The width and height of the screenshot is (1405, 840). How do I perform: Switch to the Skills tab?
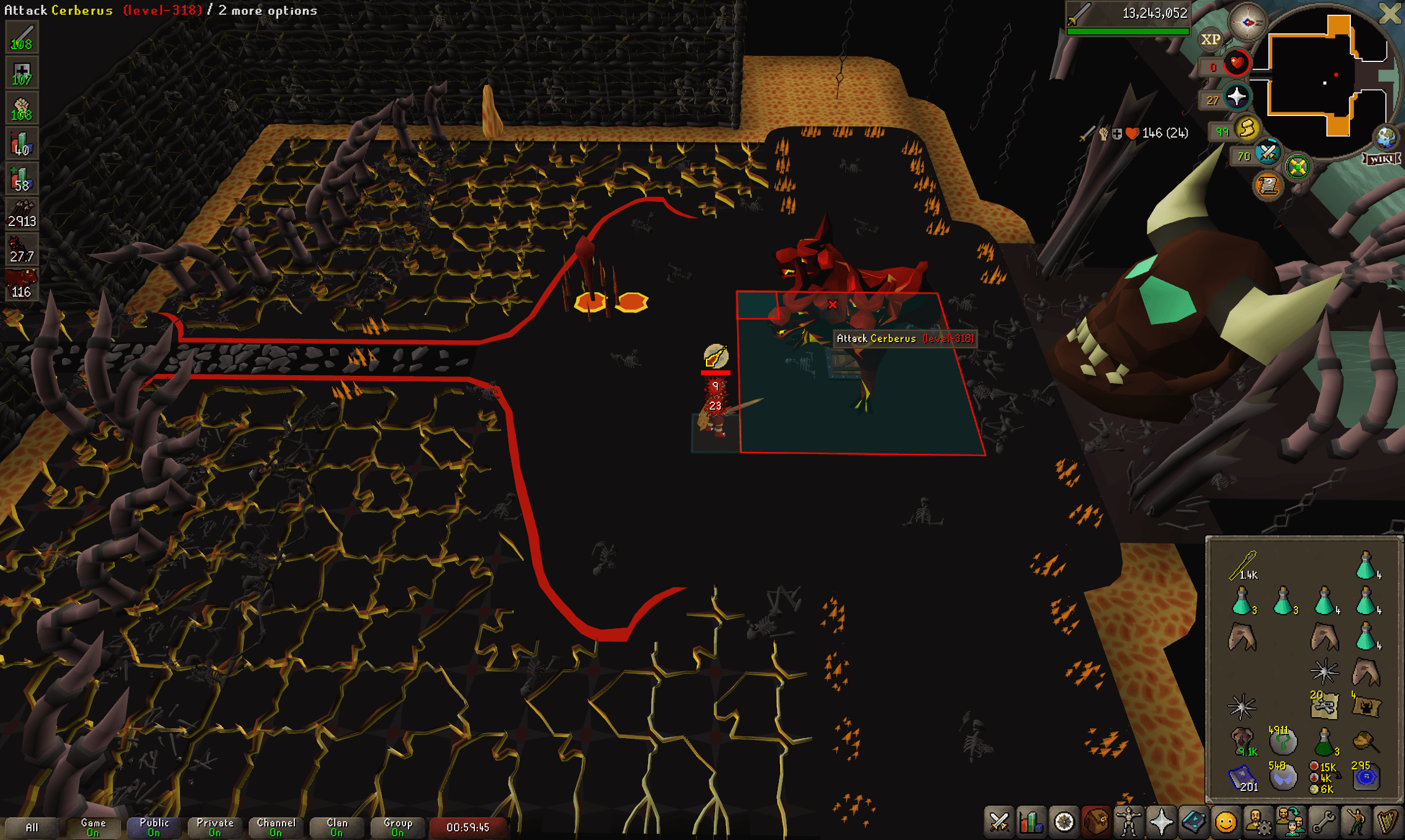(x=1031, y=822)
